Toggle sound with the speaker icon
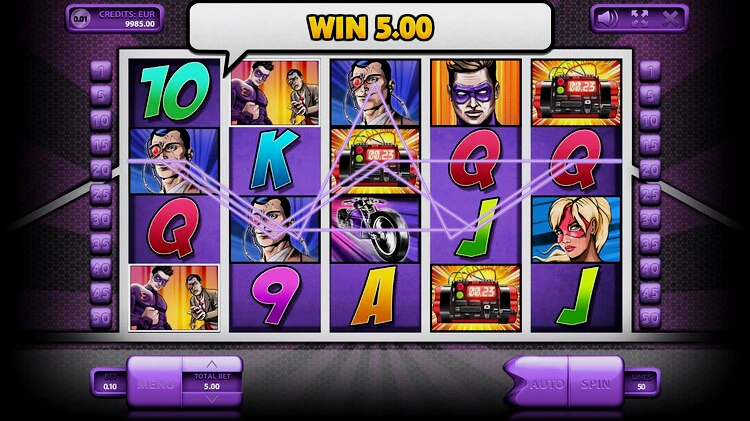Screen dimensions: 750x421 tap(607, 17)
